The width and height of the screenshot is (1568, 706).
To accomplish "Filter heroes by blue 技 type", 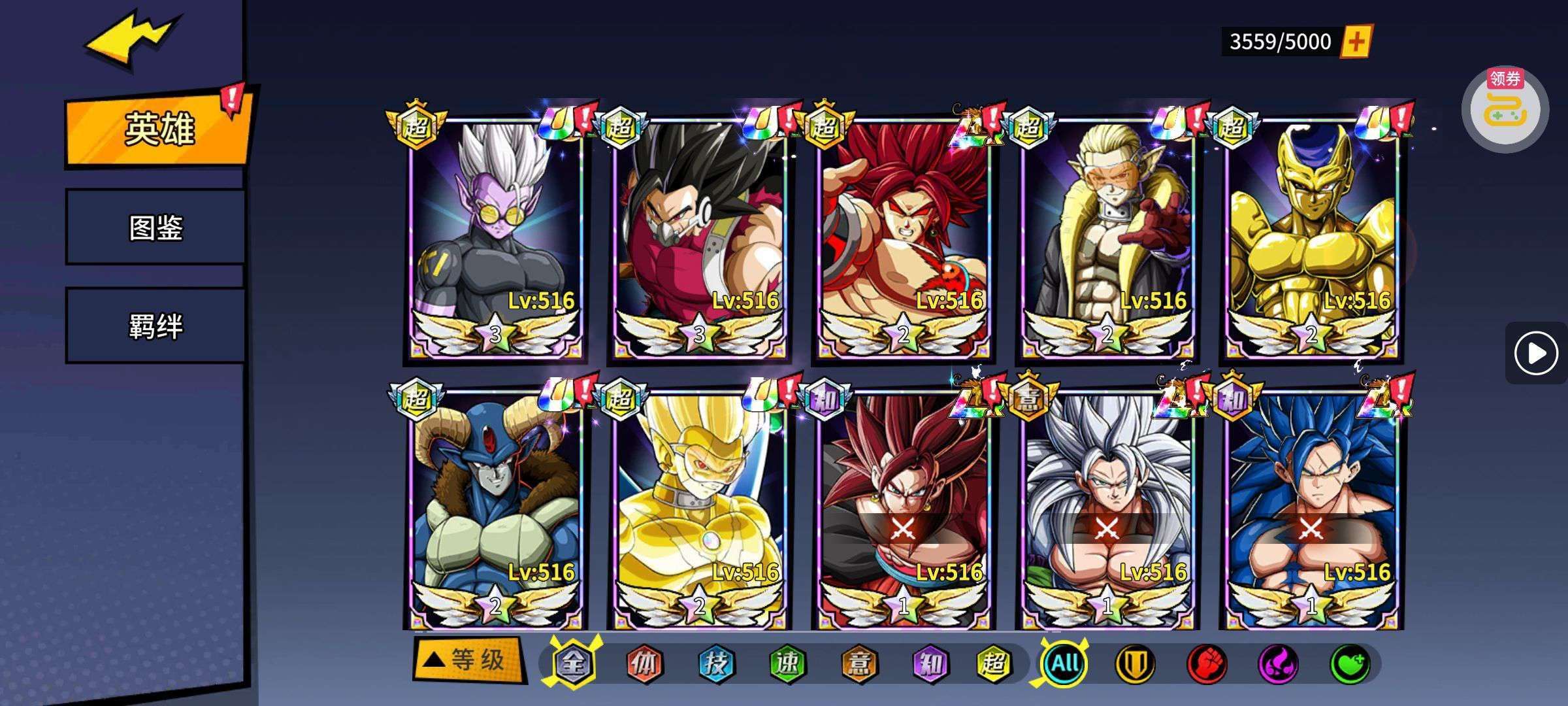I will tap(715, 664).
